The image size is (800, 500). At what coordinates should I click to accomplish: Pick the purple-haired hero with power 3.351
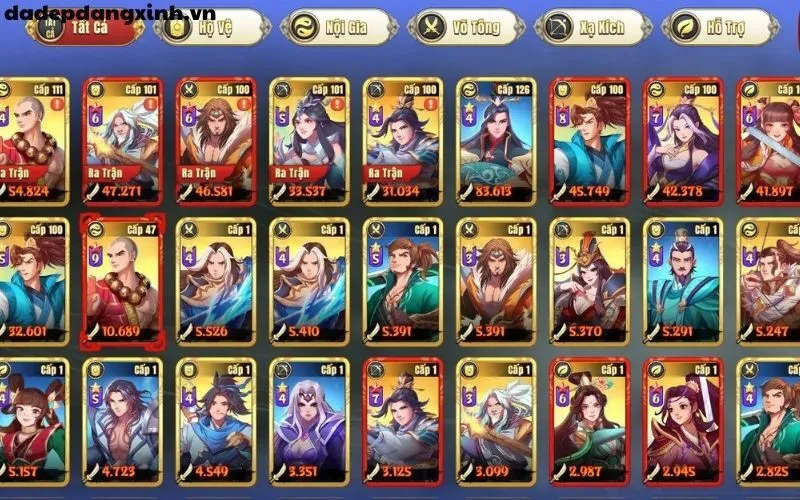(309, 420)
